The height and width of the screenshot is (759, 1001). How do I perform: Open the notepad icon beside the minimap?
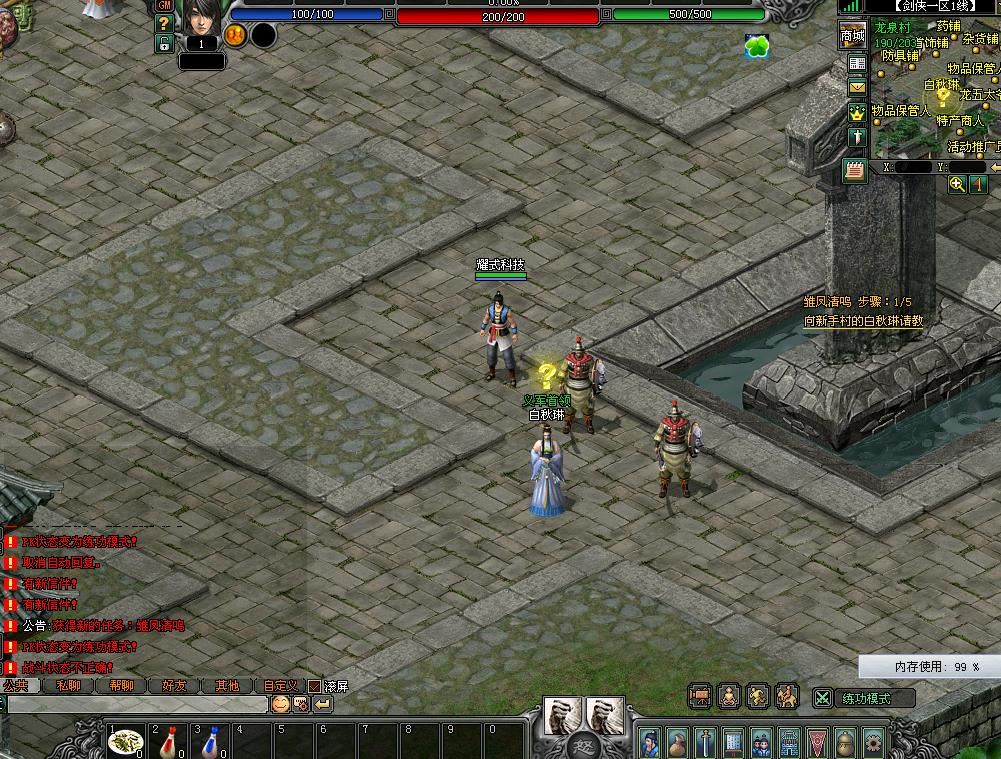coord(854,169)
